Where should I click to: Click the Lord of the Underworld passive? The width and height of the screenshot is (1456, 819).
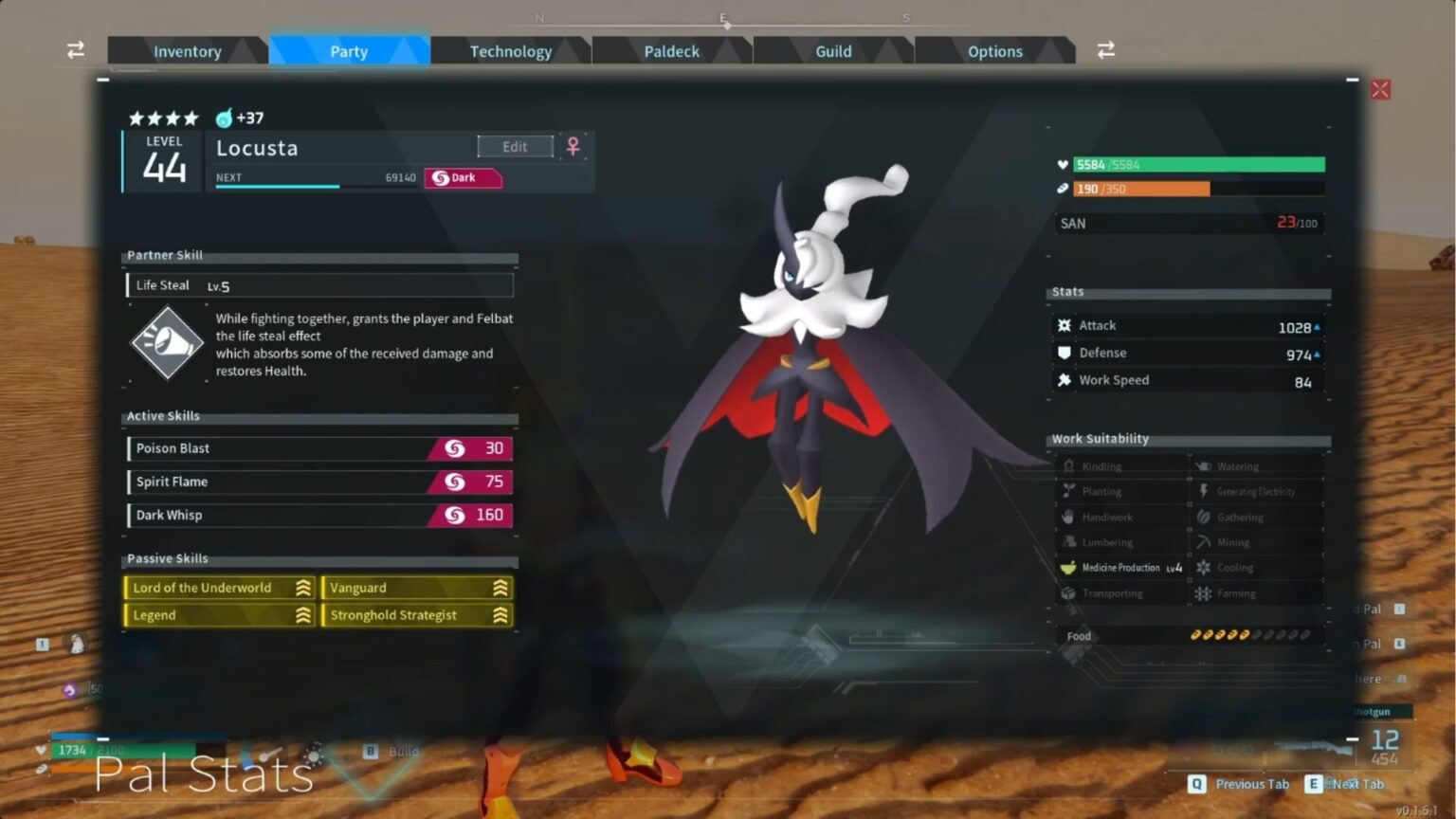220,588
